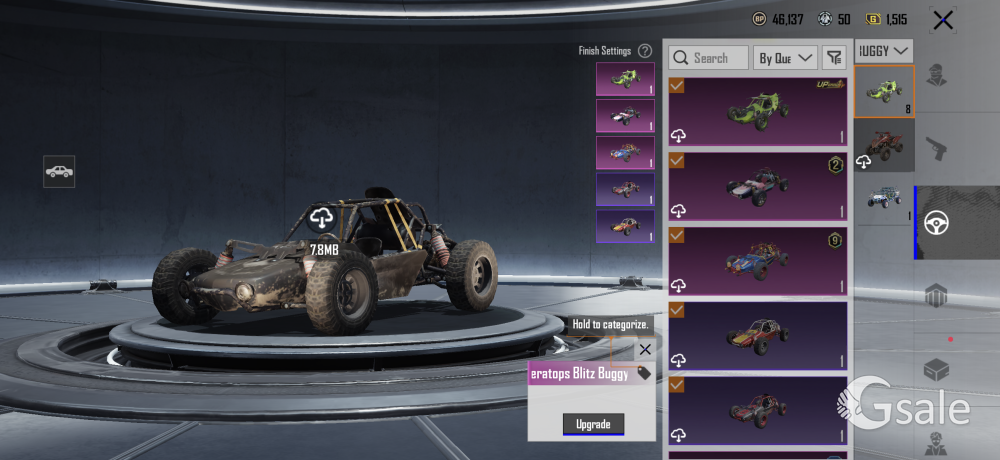Viewport: 1000px width, 460px height.
Task: Open the pistol weapons category
Action: pos(937,149)
